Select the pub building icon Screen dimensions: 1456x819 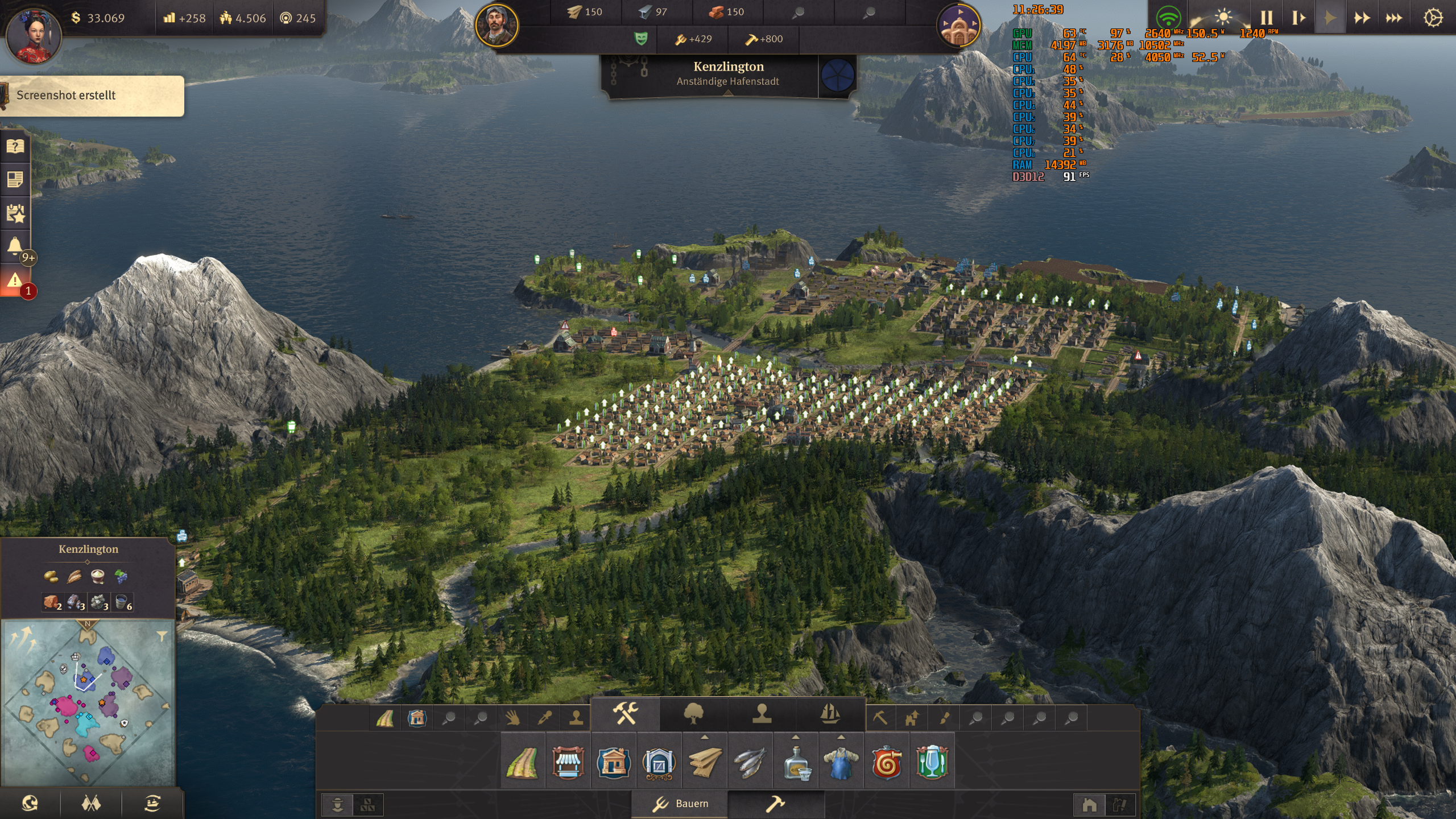pos(932,763)
